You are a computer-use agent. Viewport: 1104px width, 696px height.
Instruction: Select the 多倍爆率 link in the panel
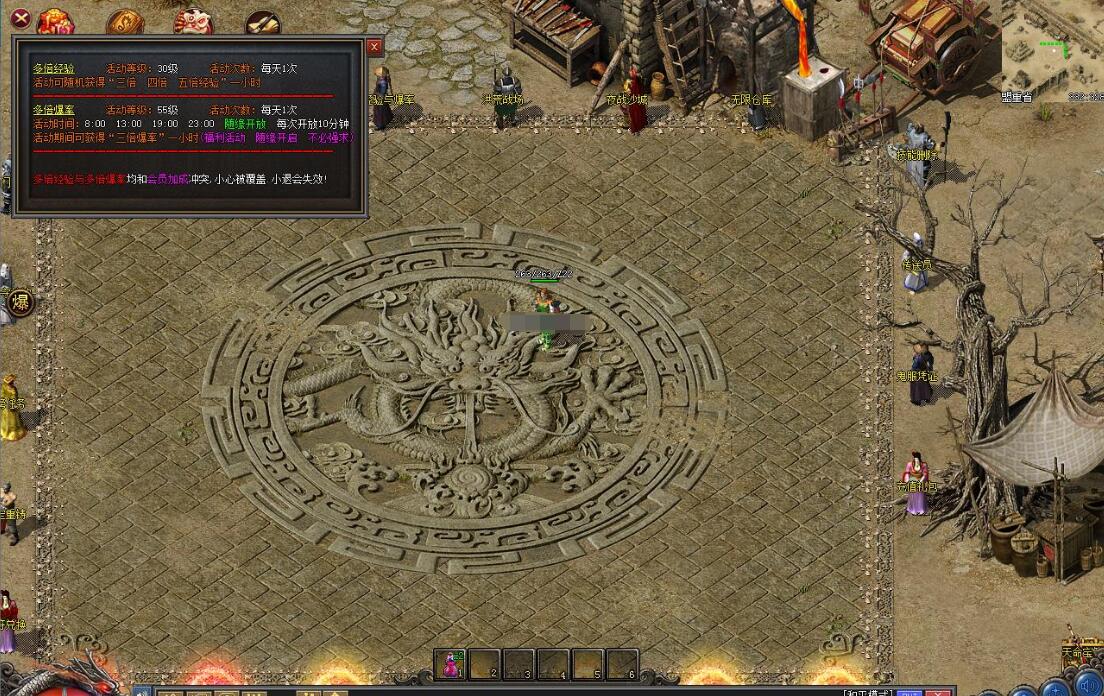tap(54, 109)
